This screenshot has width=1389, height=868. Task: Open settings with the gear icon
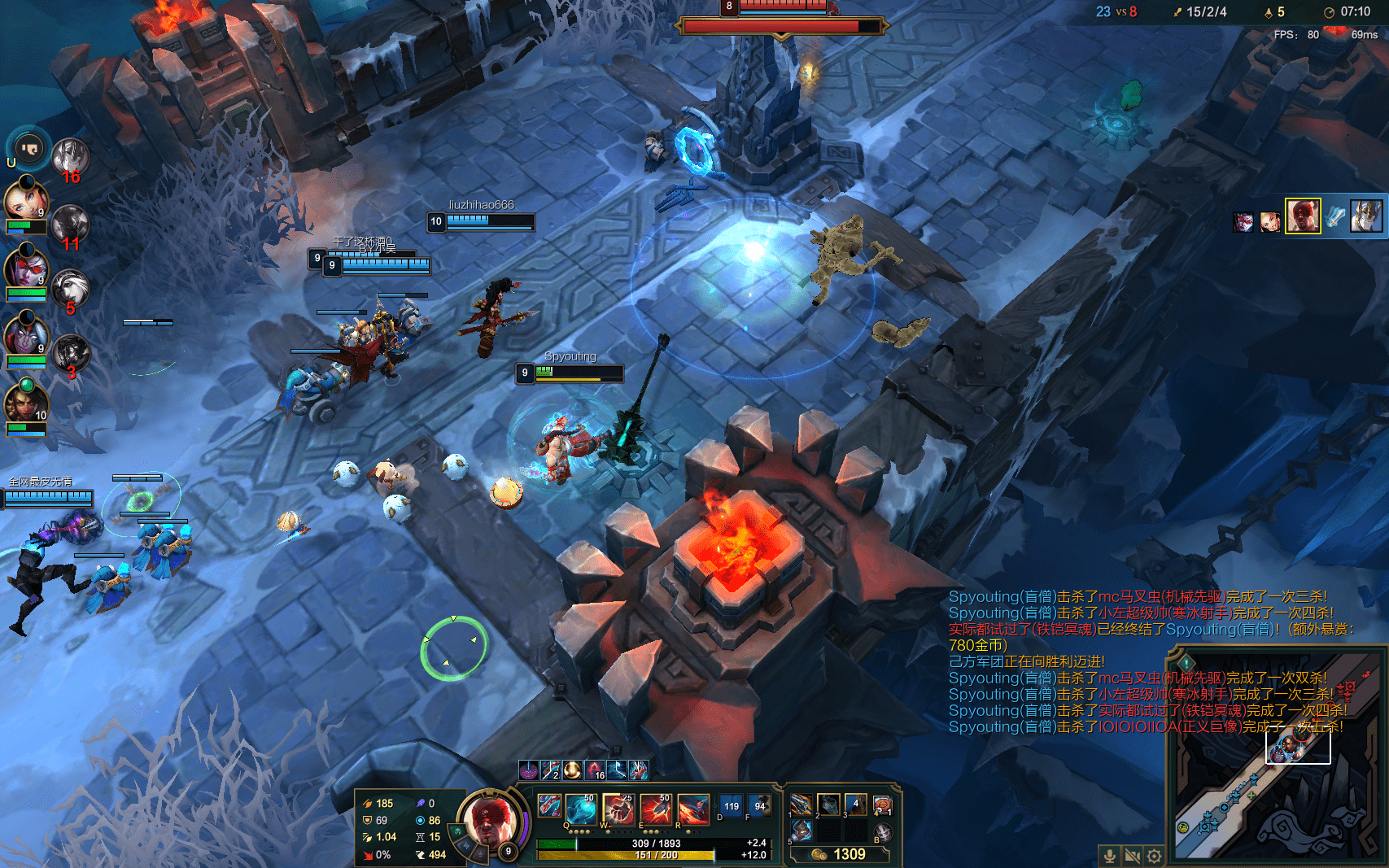[x=1154, y=856]
